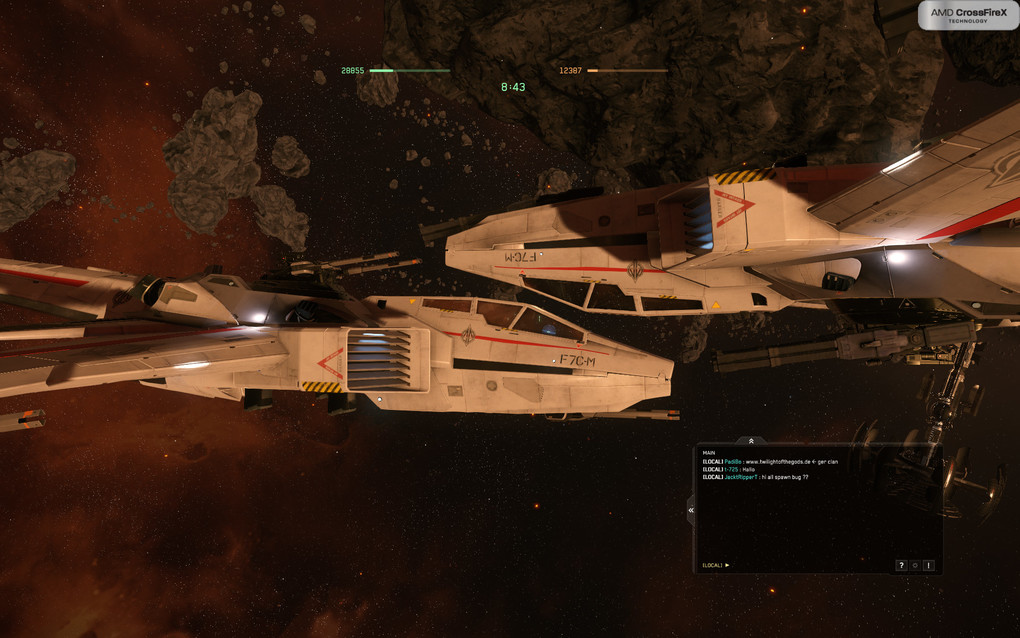Open the MAIN chat tab

(x=708, y=453)
